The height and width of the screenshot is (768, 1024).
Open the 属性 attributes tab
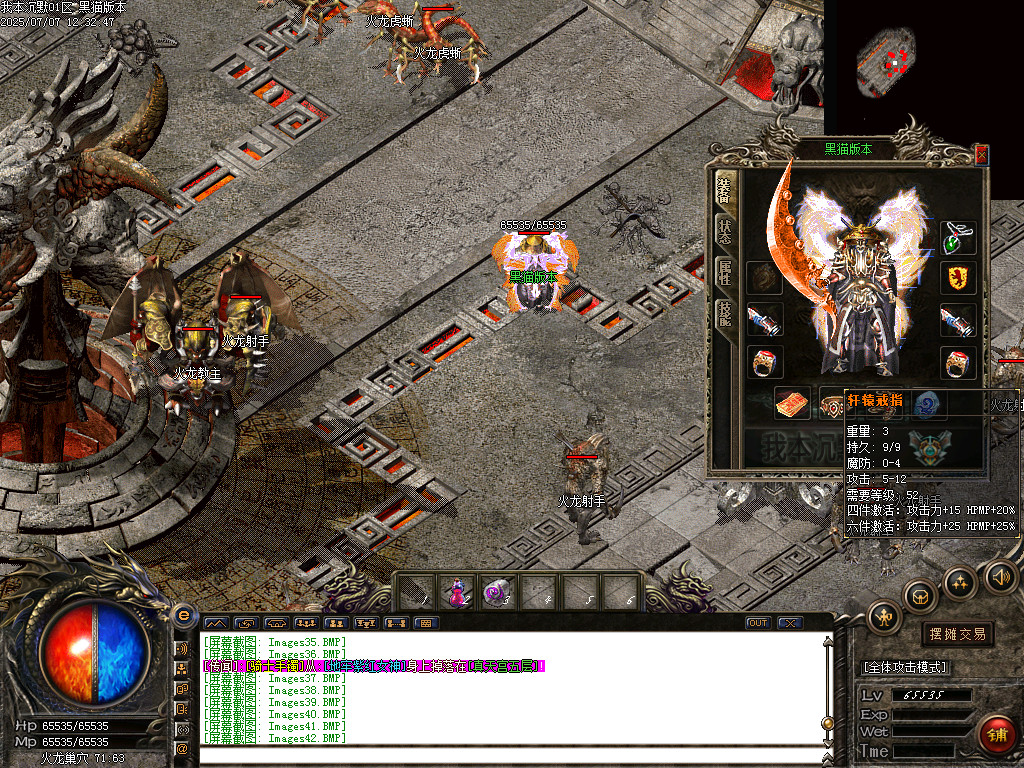pos(724,273)
